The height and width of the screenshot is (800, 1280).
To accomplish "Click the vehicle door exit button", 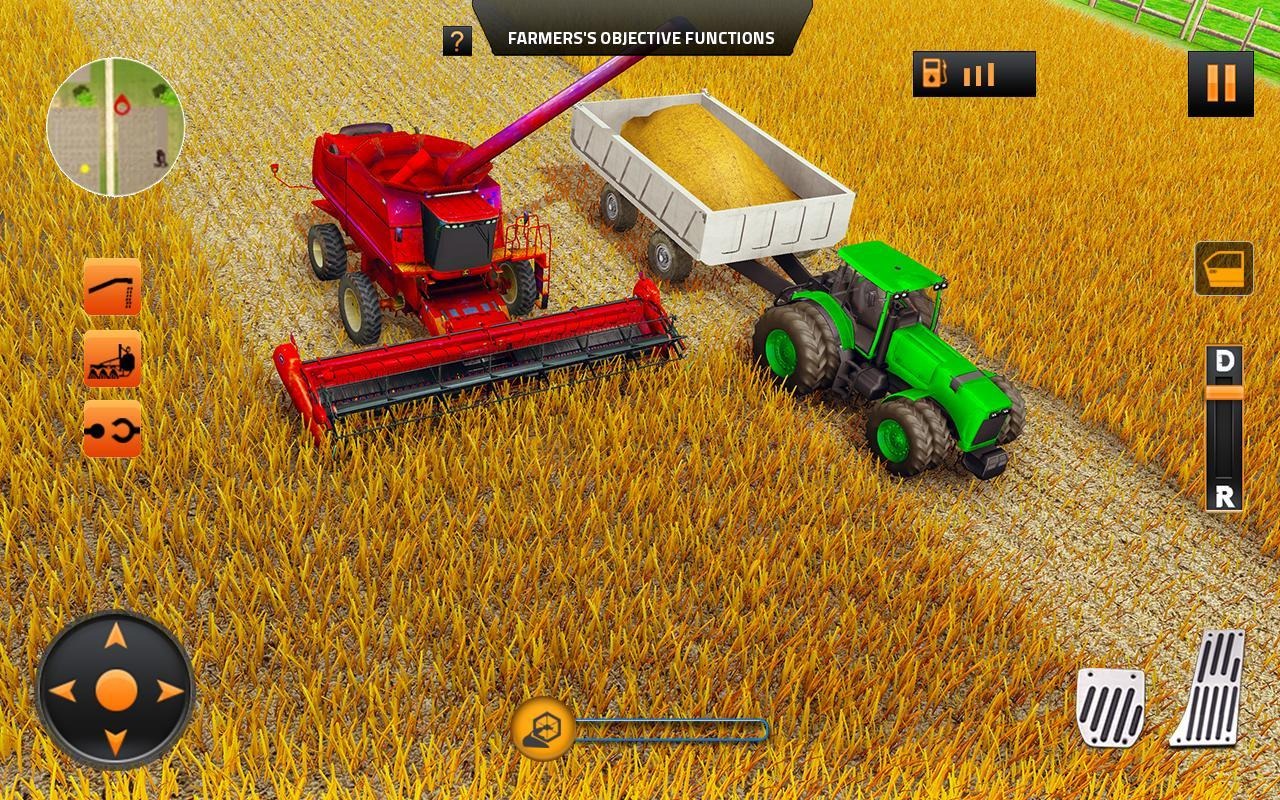I will 1223,269.
